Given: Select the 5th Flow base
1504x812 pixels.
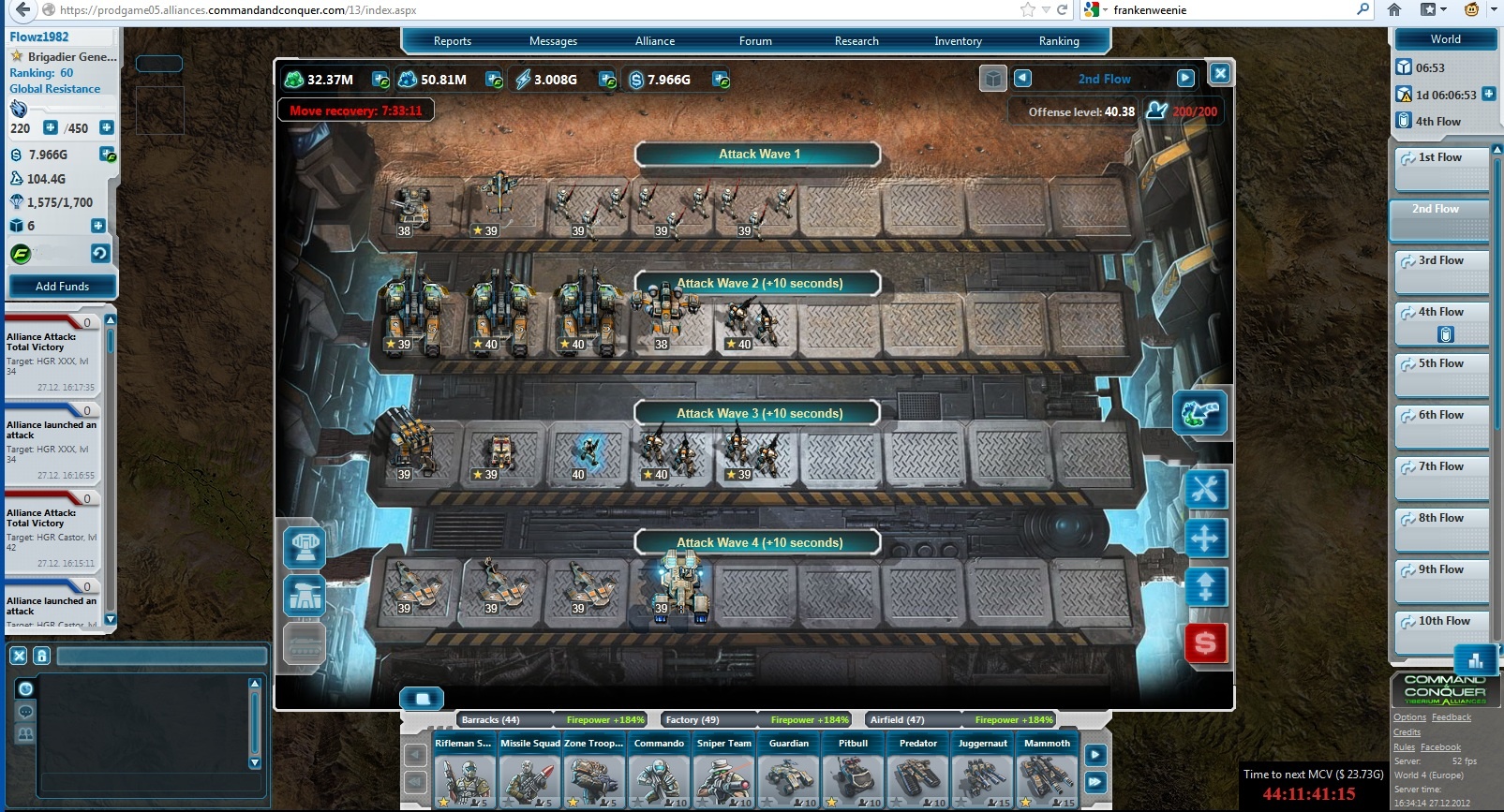Looking at the screenshot, I should coord(1441,373).
